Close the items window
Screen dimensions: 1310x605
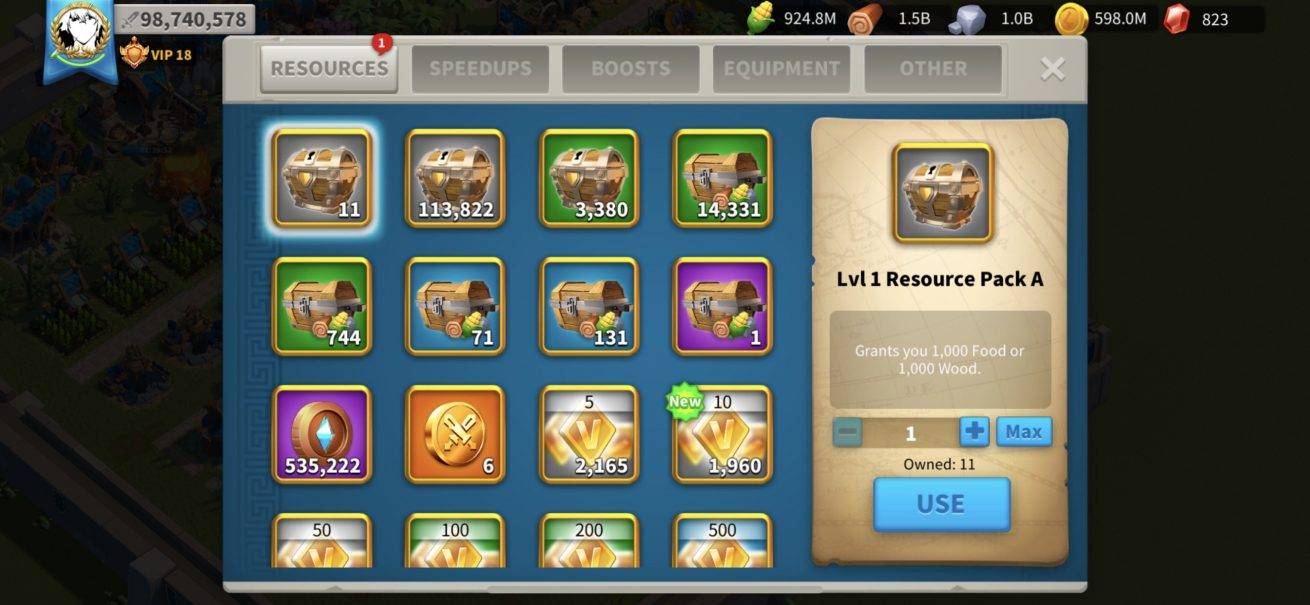(x=1052, y=68)
